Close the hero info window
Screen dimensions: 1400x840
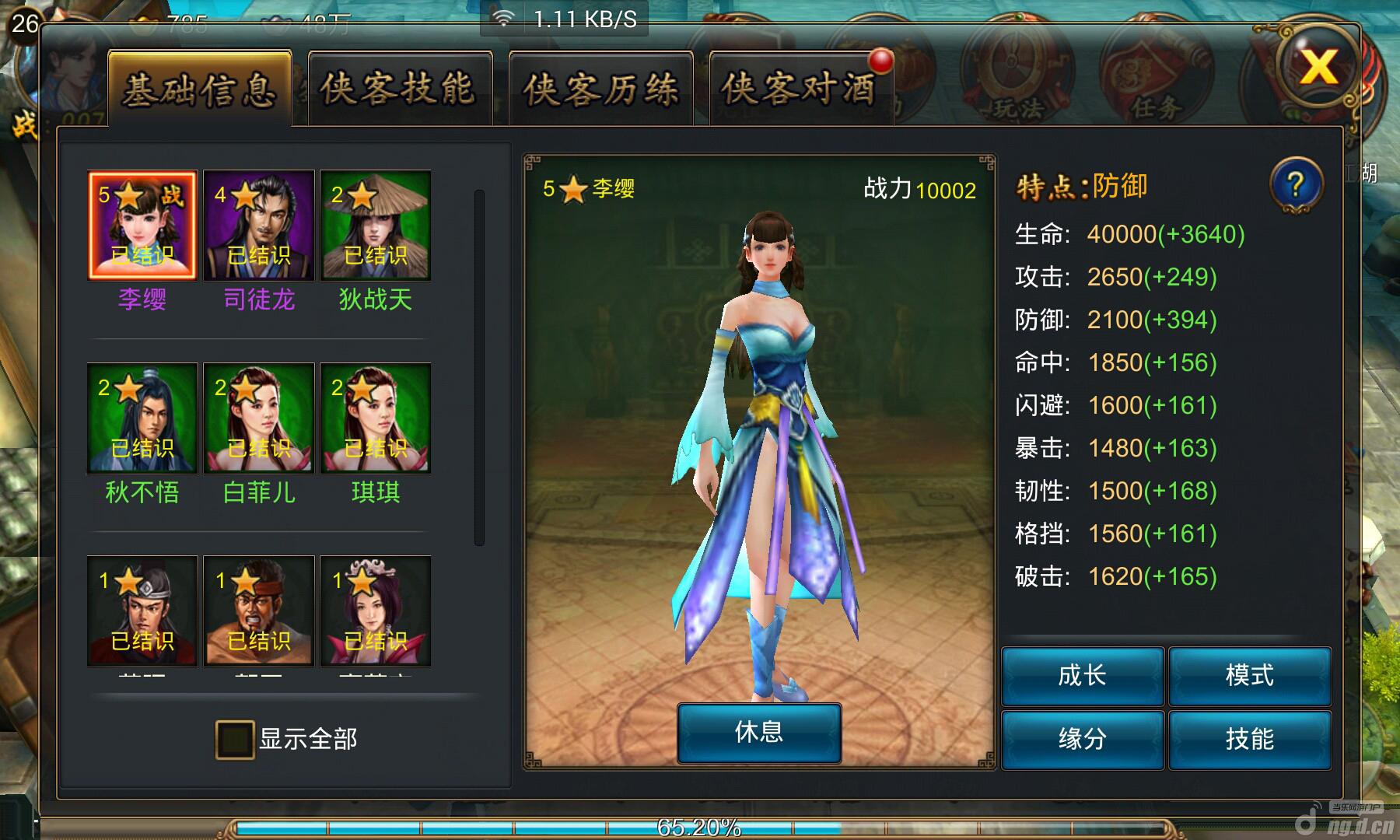(1318, 67)
